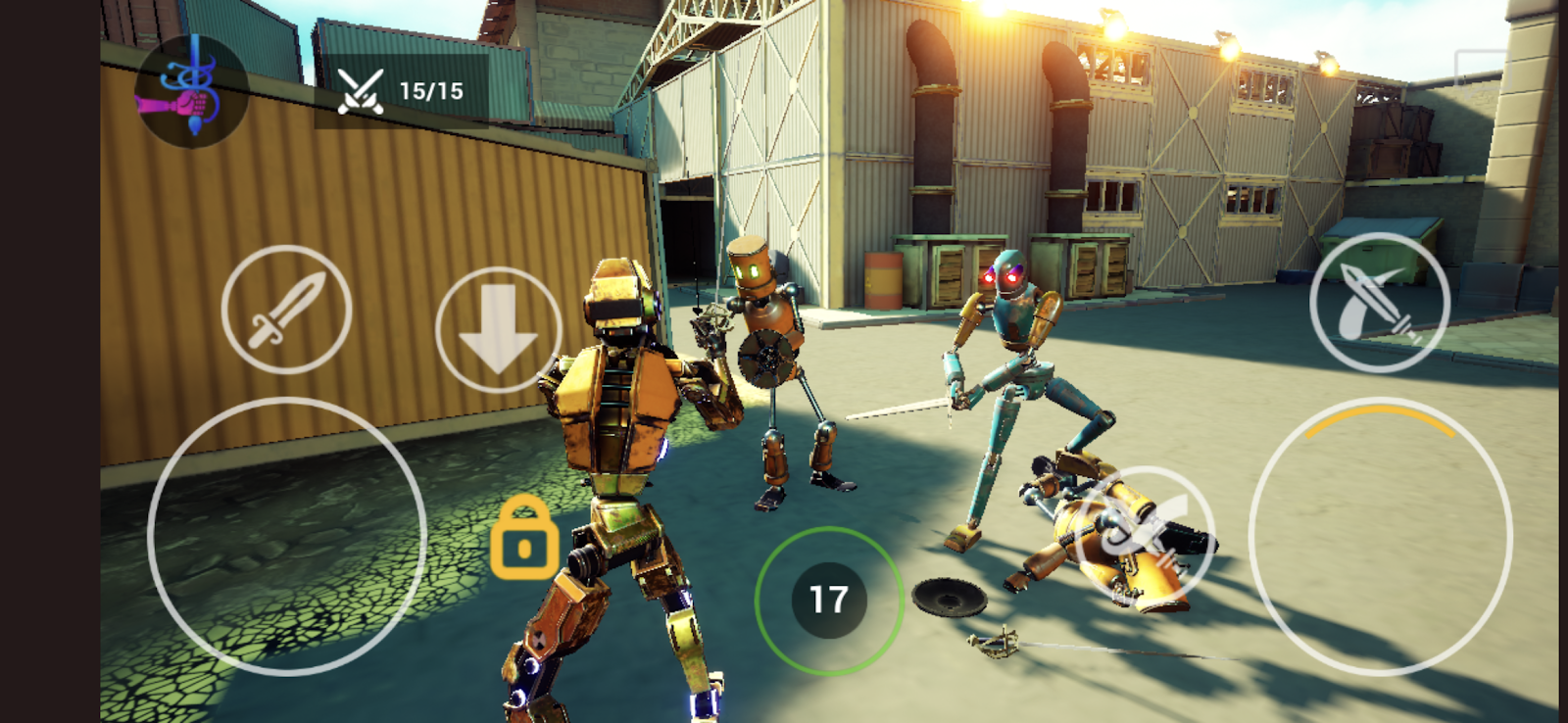Tap the hand-holding-rapier emblem icon

coord(190,91)
